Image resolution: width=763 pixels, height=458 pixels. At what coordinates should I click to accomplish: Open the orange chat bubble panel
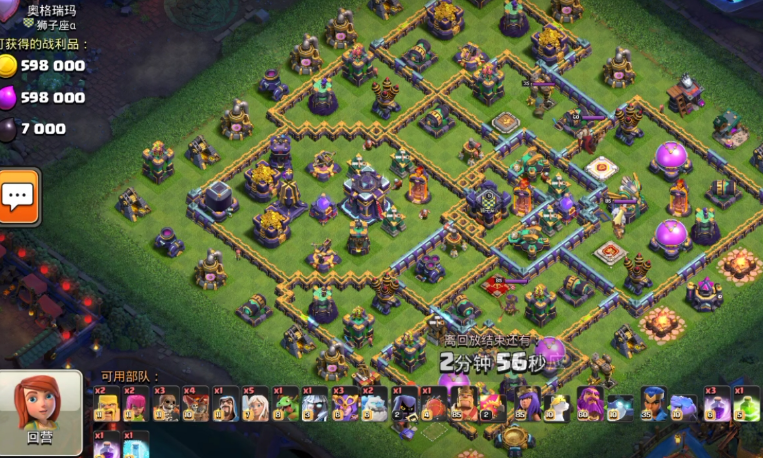pyautogui.click(x=18, y=196)
